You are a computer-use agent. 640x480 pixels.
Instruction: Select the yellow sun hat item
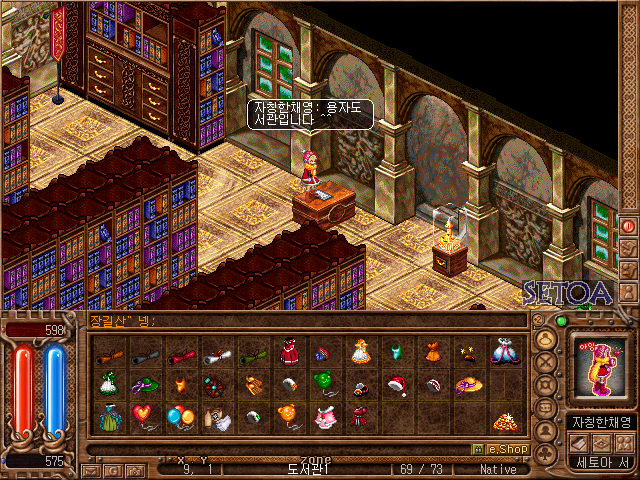point(468,385)
